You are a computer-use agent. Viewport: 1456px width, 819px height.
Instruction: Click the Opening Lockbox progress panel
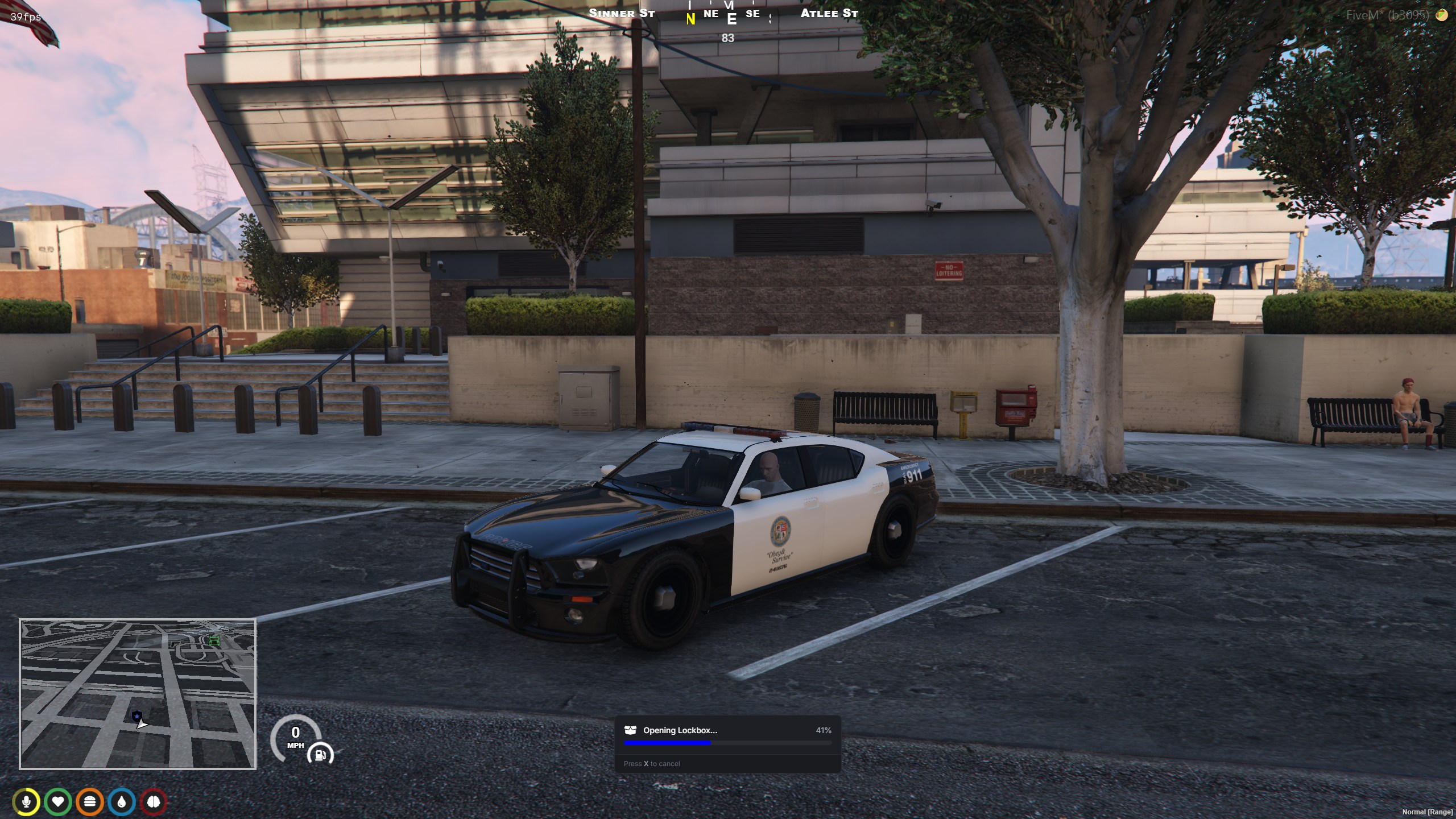(x=727, y=743)
